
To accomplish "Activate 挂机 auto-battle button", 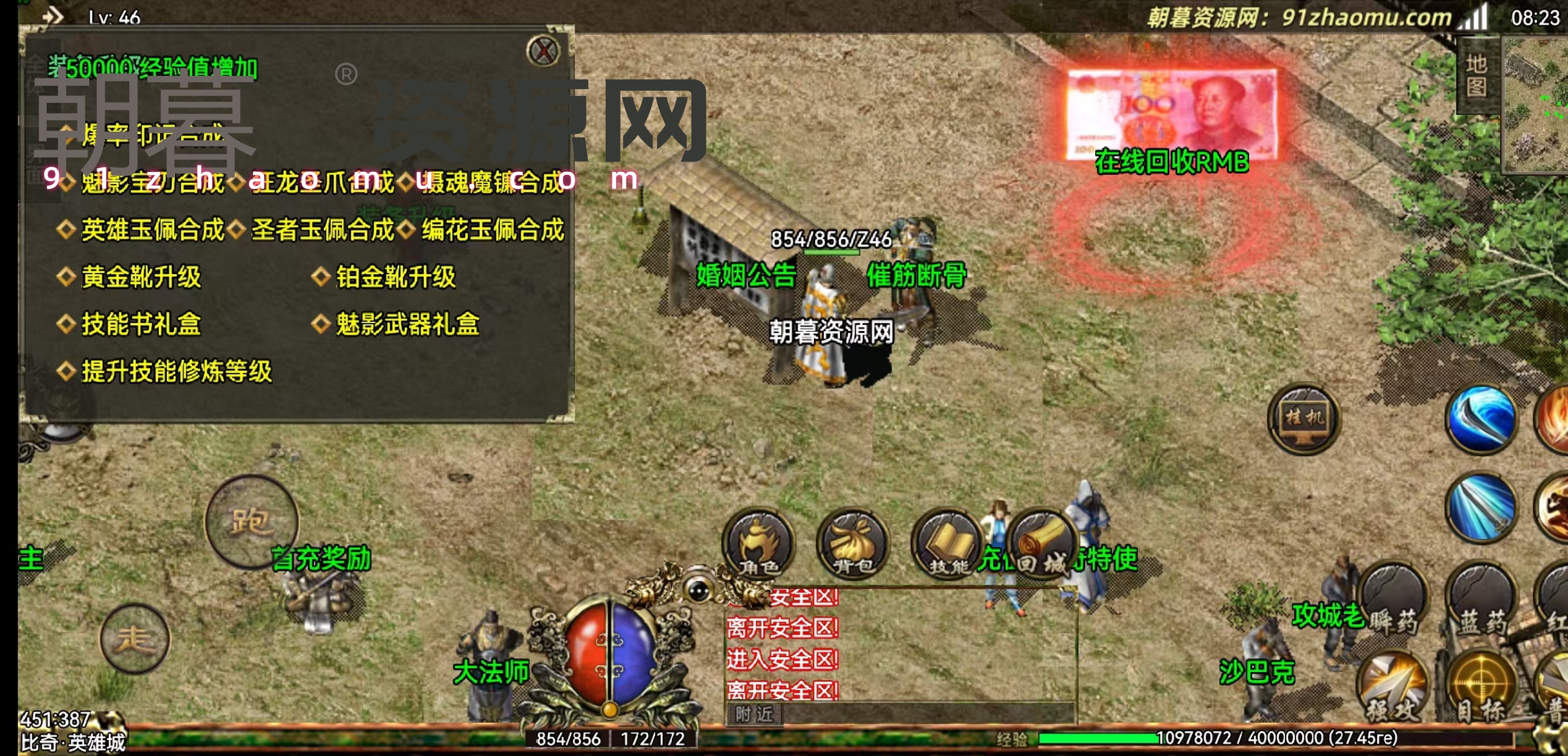I will pos(1303,419).
